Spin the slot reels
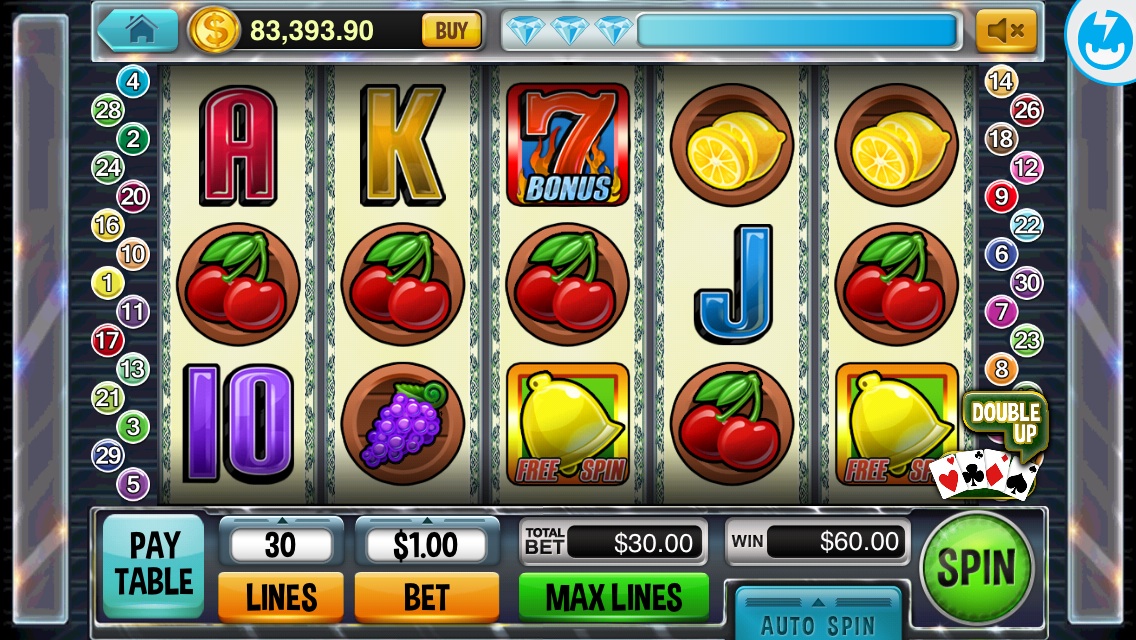This screenshot has width=1136, height=640. (x=975, y=568)
